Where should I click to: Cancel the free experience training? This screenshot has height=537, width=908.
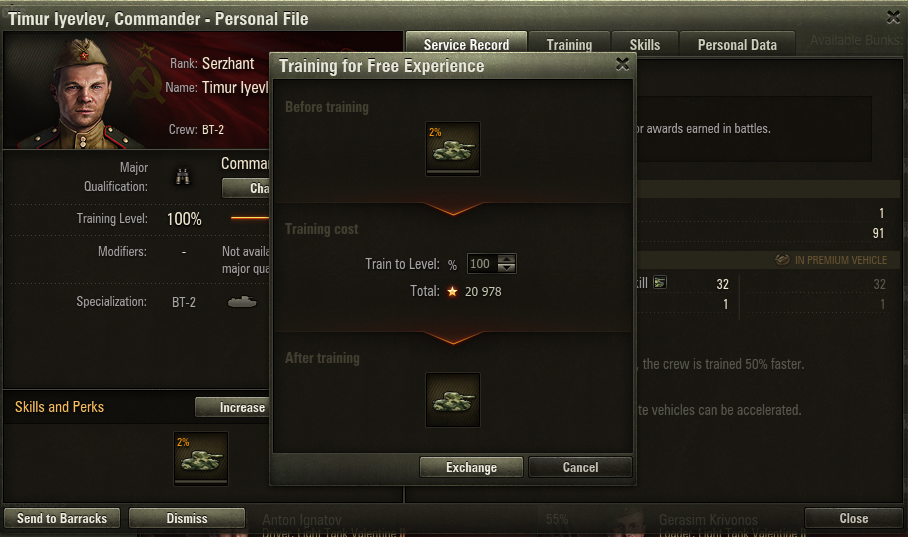pyautogui.click(x=580, y=467)
